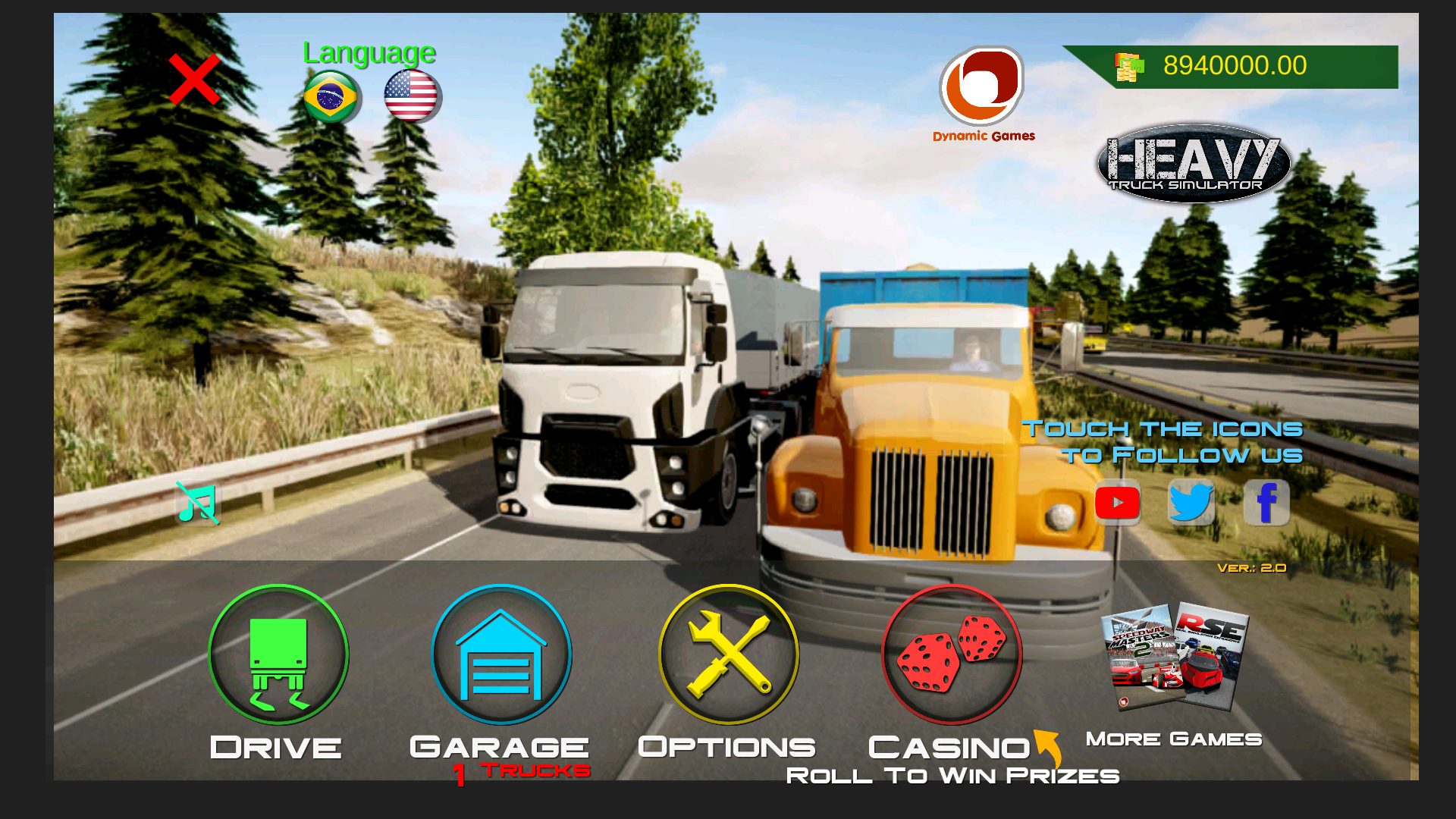
Task: Open More Games covers
Action: pos(1174,658)
